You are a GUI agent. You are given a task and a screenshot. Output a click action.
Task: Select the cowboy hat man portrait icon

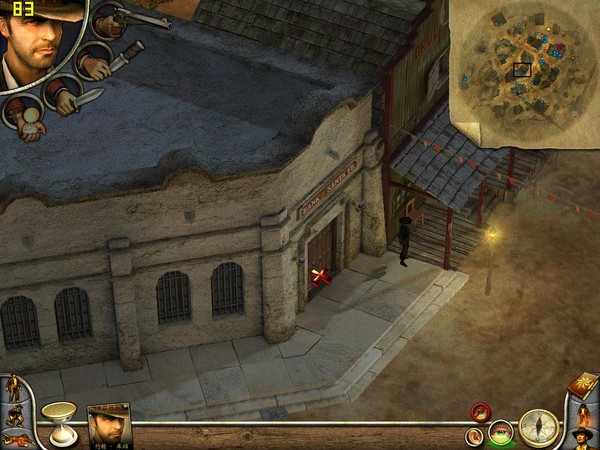[584, 438]
